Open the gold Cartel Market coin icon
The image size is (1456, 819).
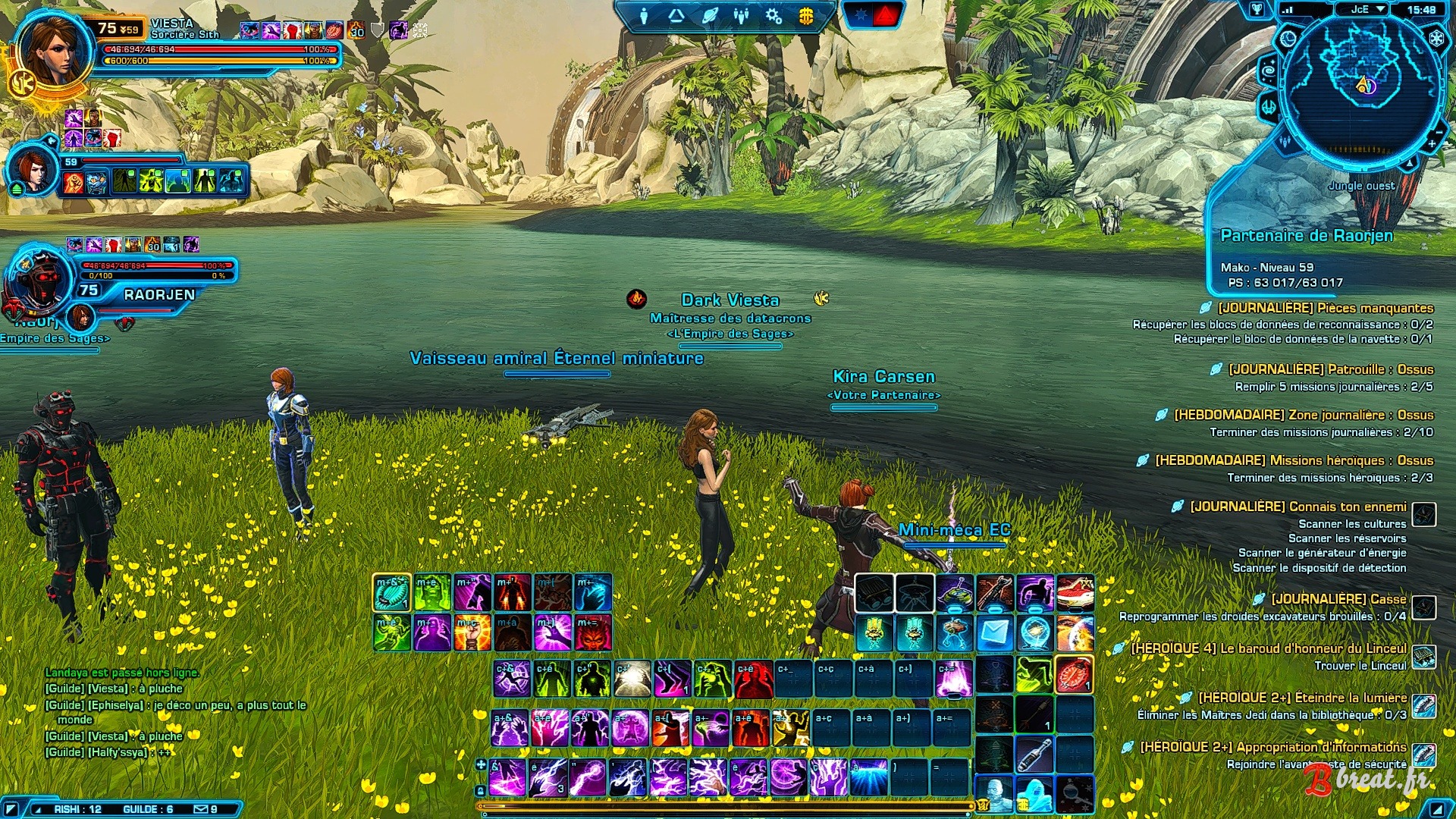click(x=806, y=16)
